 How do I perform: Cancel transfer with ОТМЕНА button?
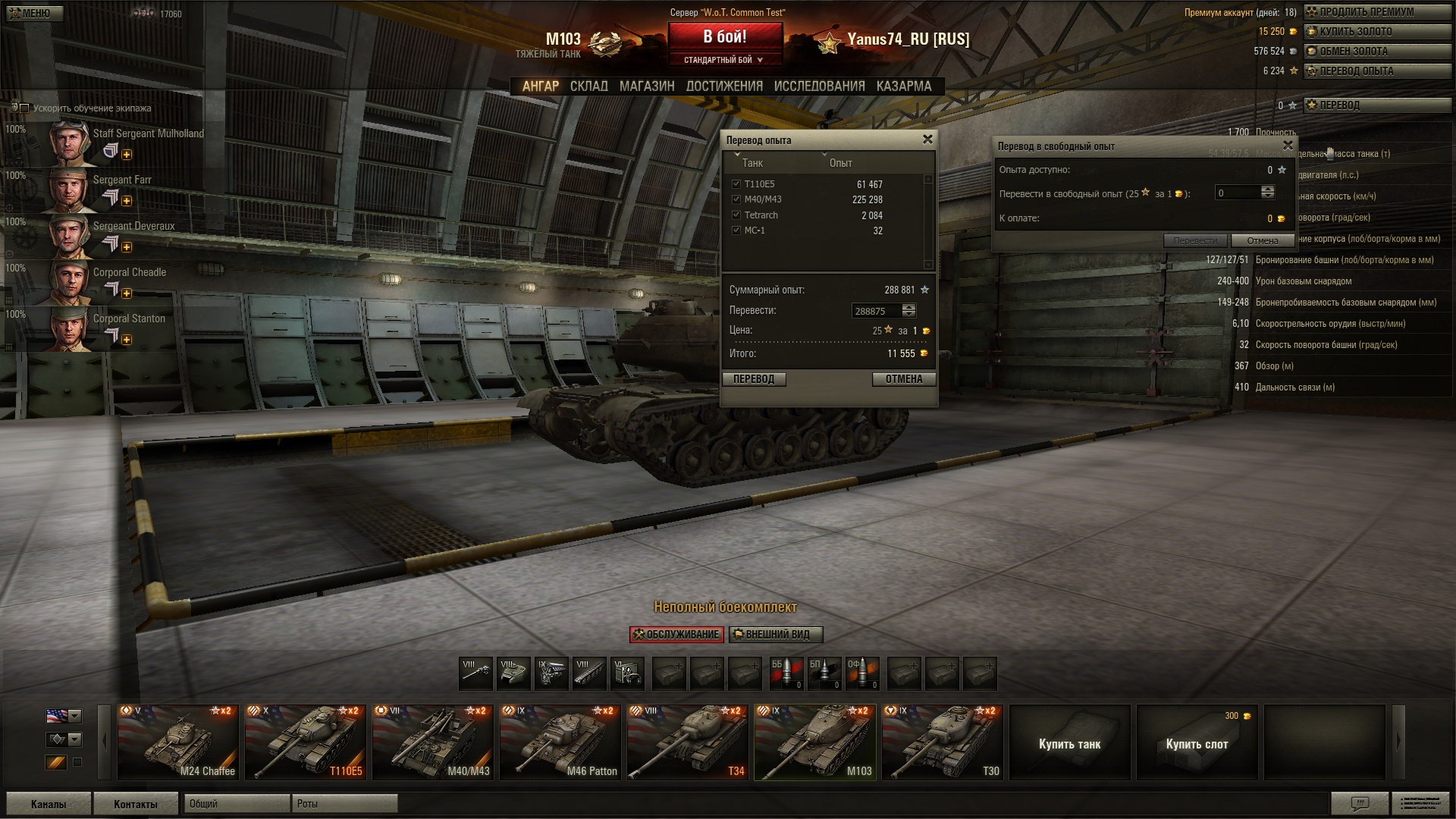(904, 379)
